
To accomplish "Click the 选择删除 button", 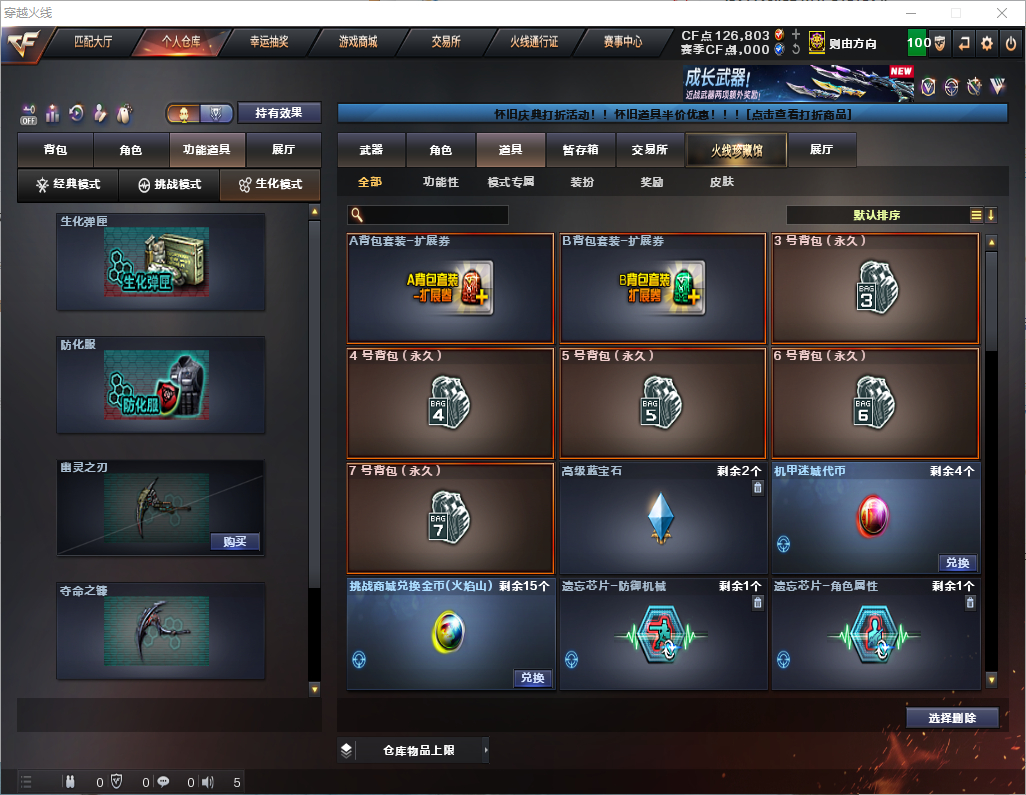I will click(x=952, y=718).
